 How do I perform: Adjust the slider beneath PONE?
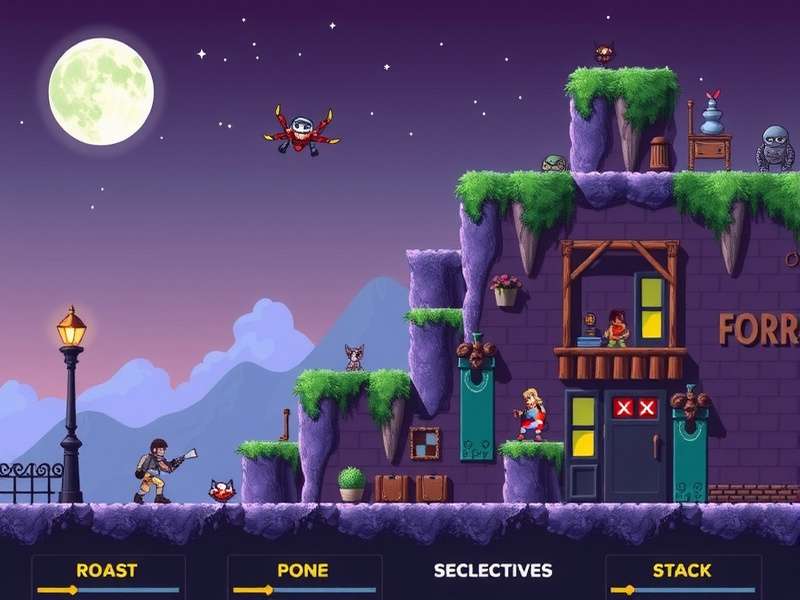click(x=267, y=590)
